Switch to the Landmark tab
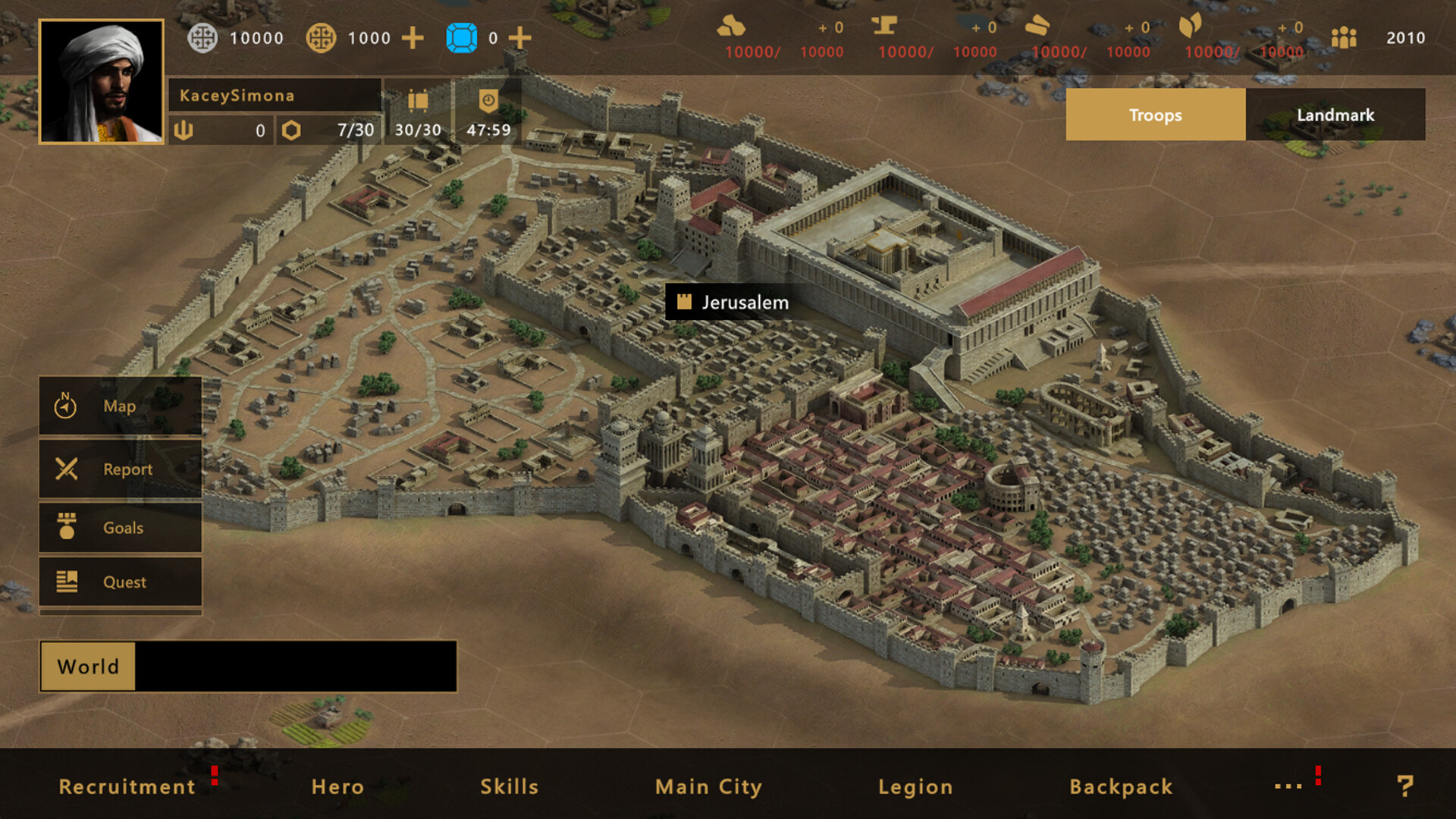 tap(1335, 115)
